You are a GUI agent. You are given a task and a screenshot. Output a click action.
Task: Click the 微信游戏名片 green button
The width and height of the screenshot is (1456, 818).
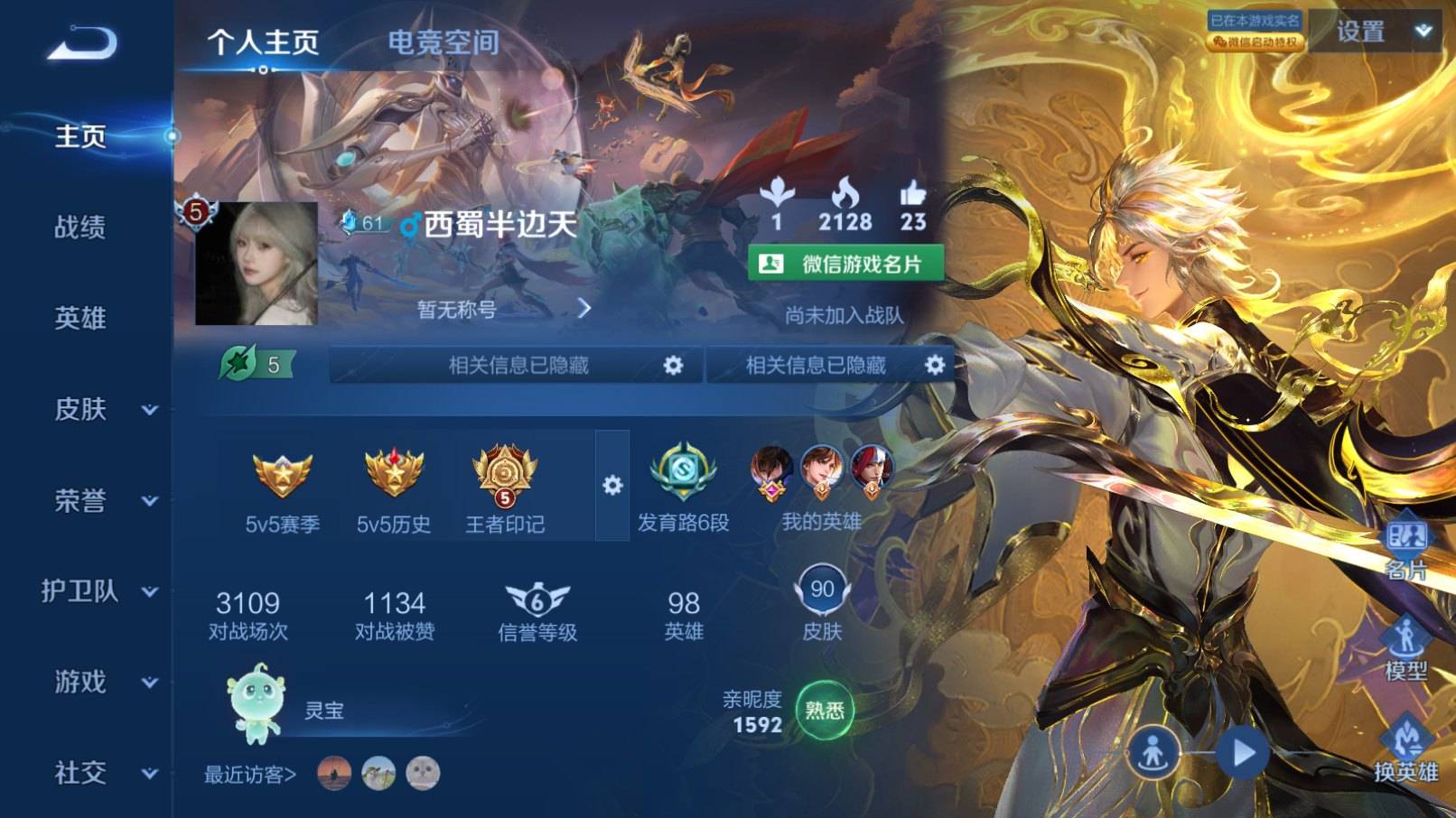pos(847,263)
